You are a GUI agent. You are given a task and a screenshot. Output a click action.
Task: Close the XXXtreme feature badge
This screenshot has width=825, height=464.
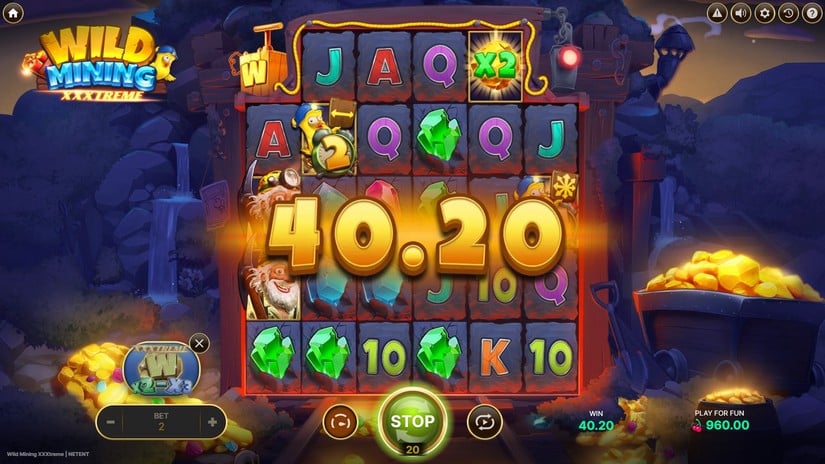click(199, 344)
